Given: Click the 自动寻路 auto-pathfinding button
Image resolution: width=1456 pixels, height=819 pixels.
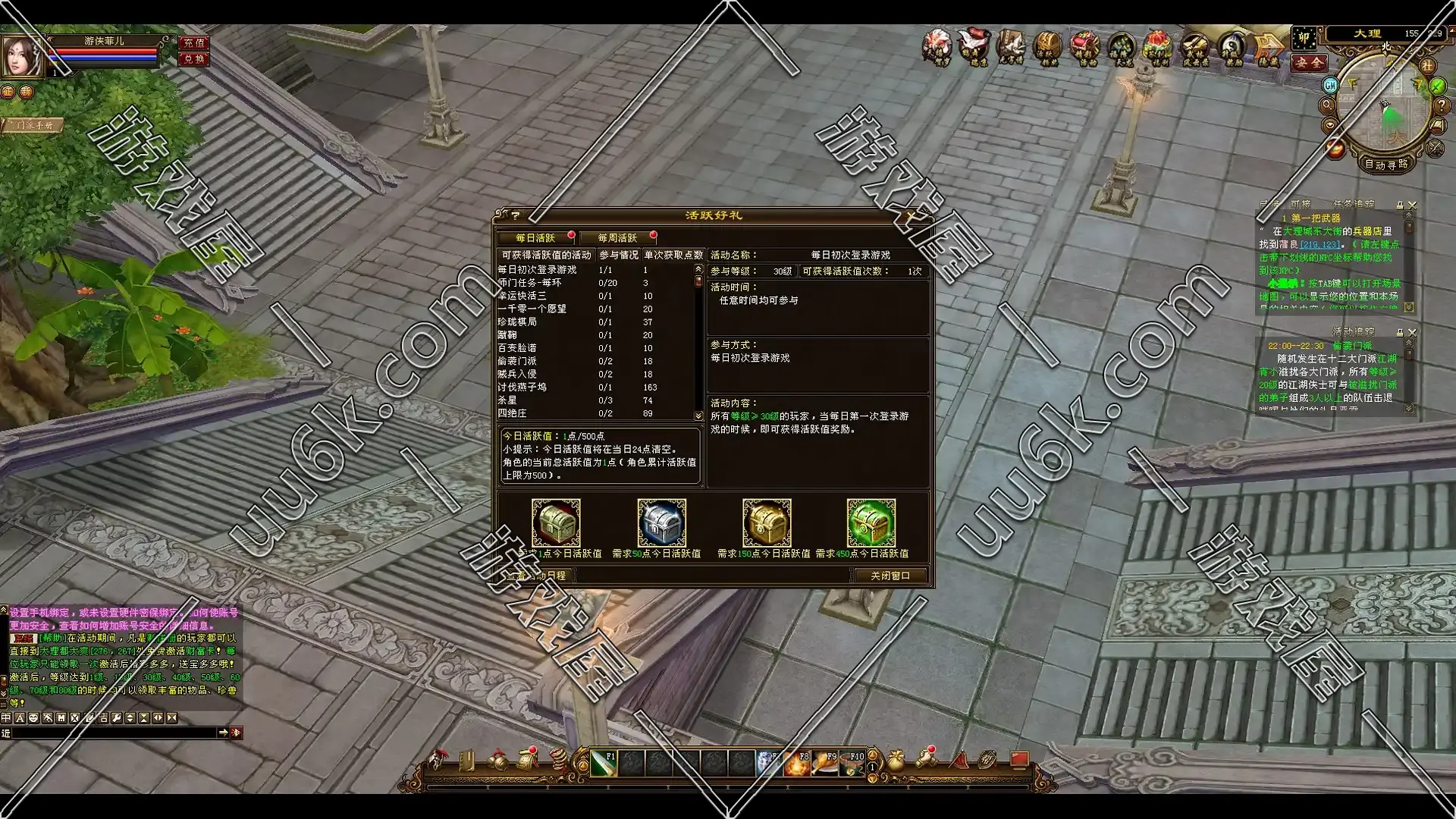Looking at the screenshot, I should click(x=1385, y=164).
